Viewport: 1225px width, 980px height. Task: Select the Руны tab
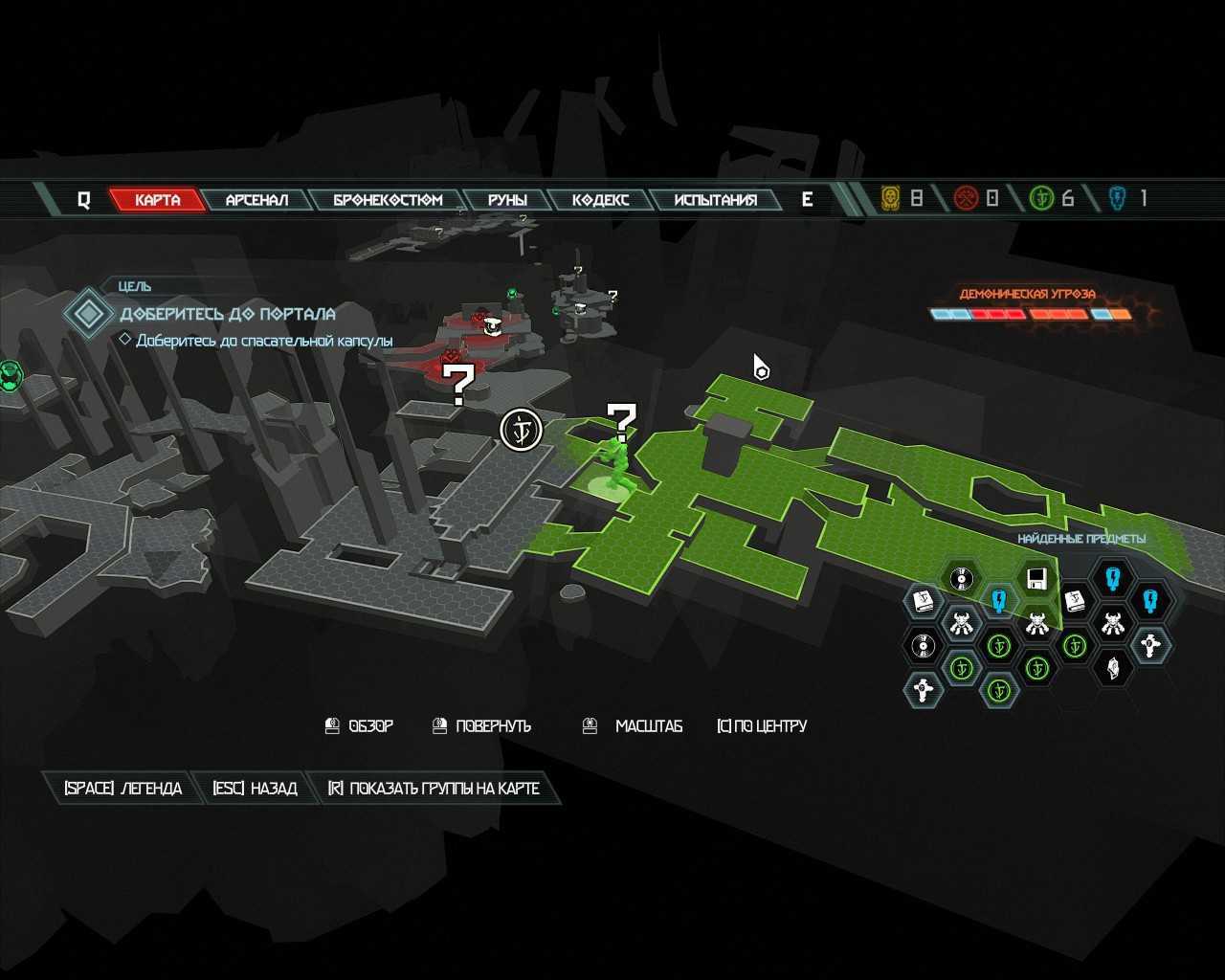coord(506,200)
